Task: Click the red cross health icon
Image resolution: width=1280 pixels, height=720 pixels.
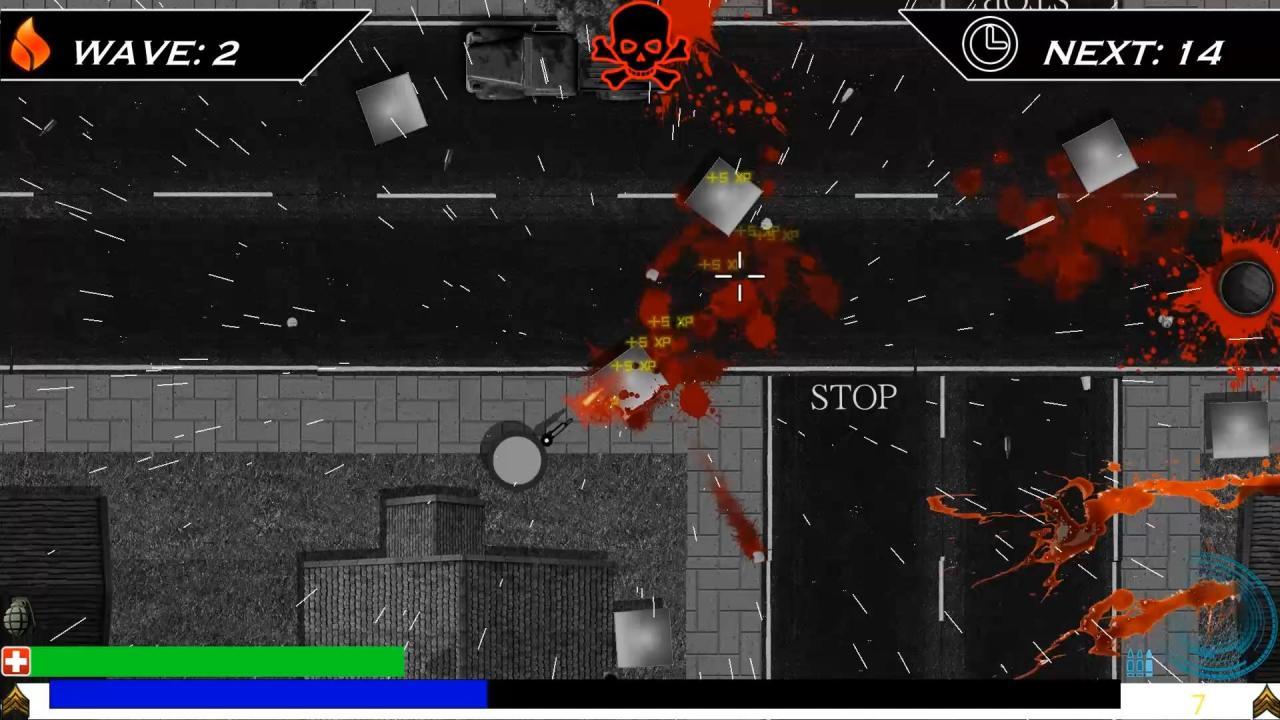Action: 16,659
